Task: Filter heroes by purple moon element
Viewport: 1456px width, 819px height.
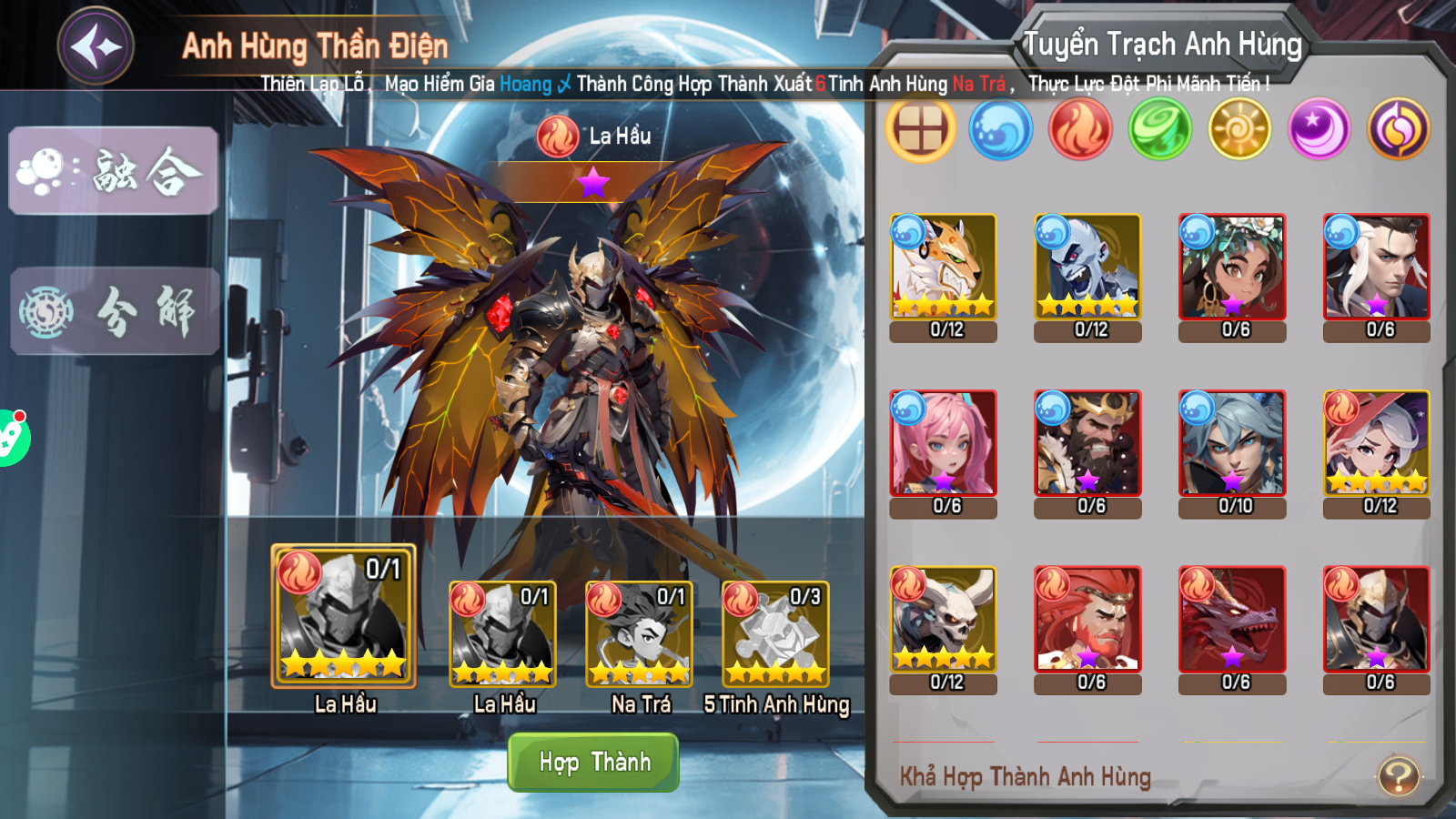Action: click(x=1319, y=130)
